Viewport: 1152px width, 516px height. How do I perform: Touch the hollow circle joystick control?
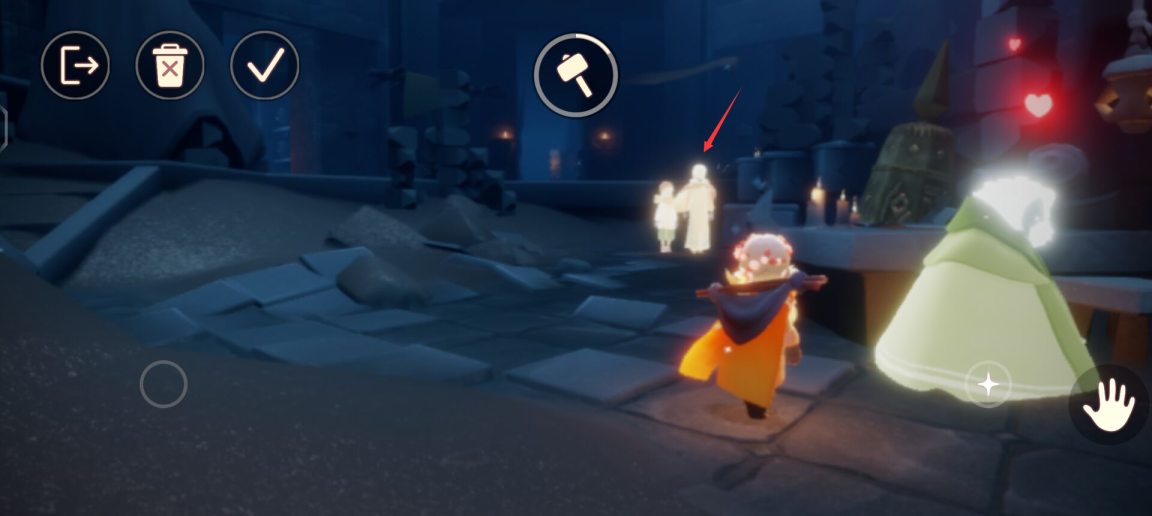[163, 384]
